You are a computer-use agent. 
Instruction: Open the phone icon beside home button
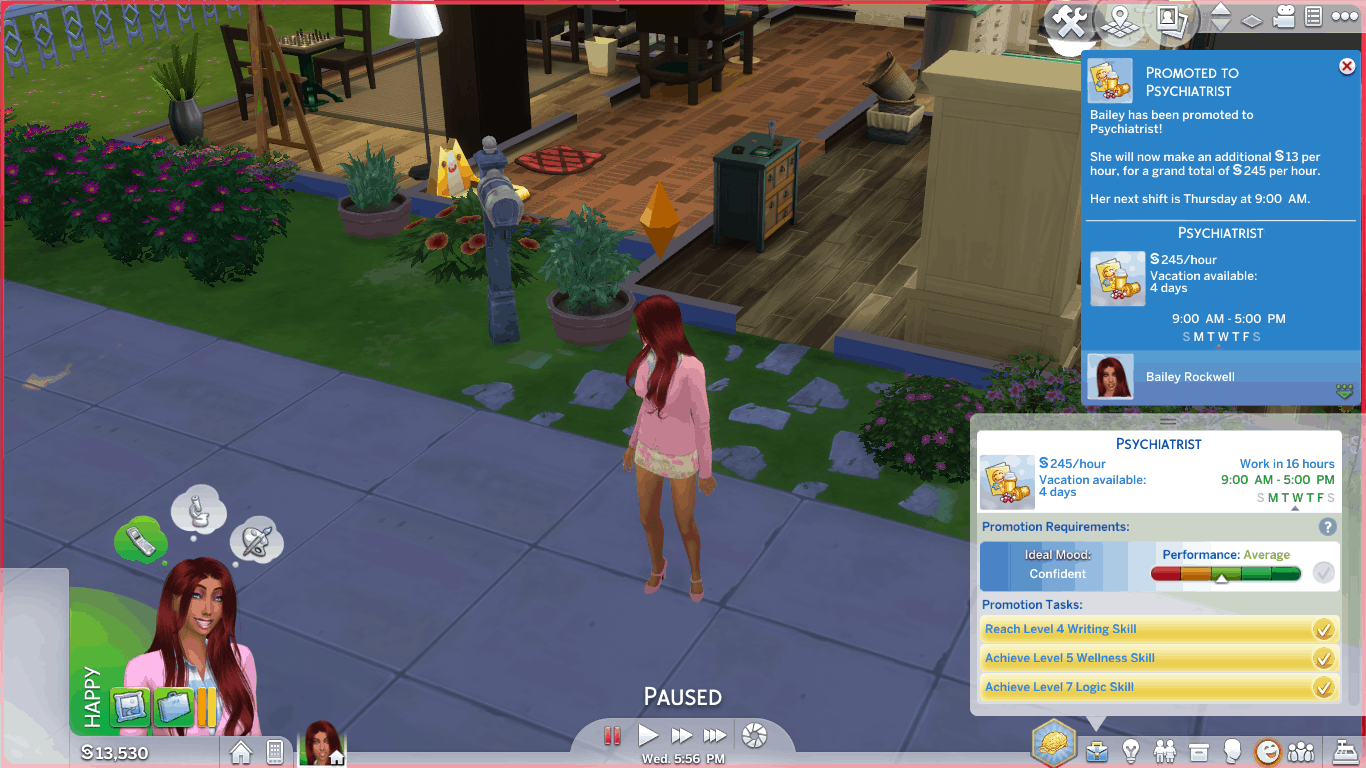coord(275,751)
